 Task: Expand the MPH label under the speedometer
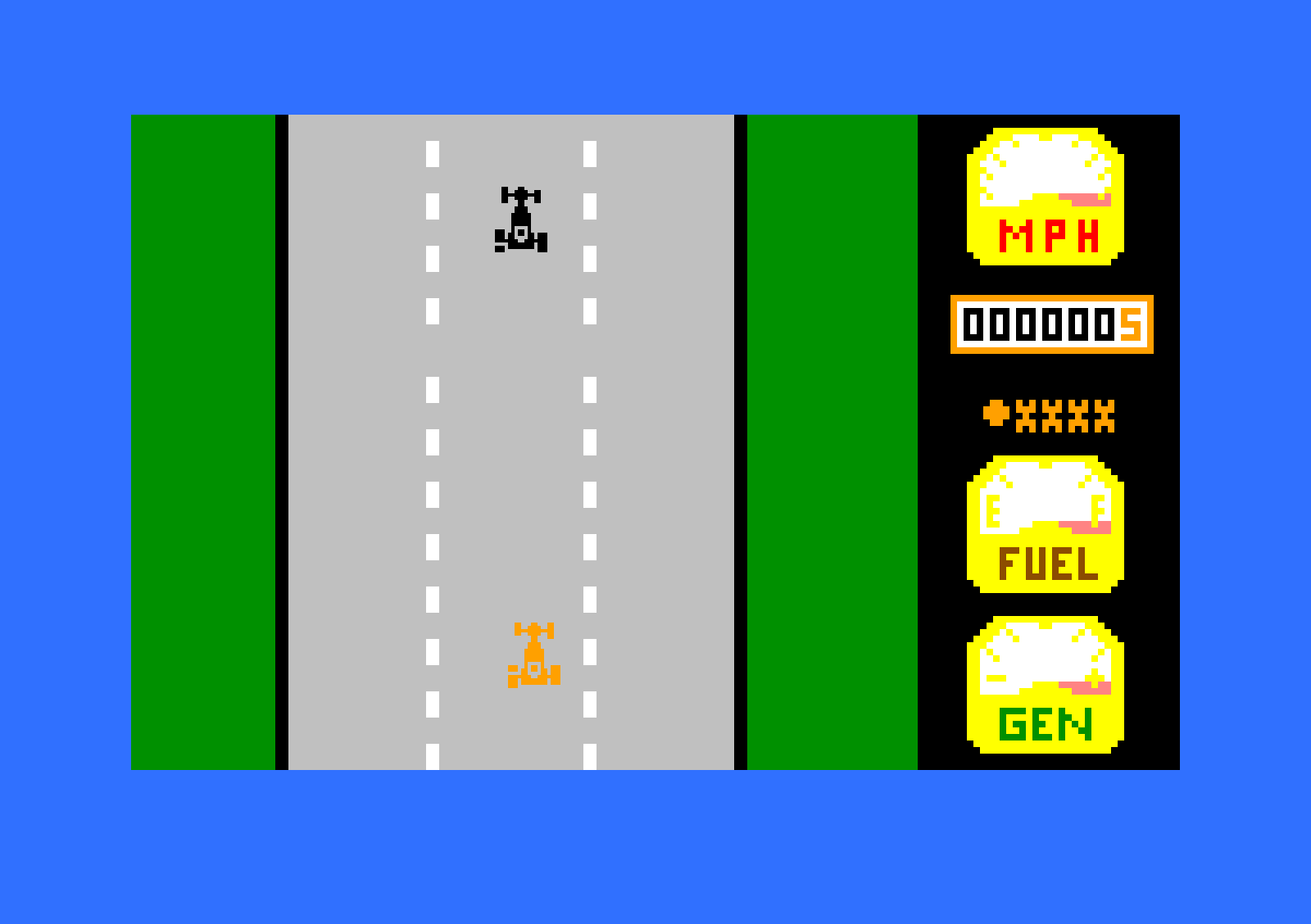(1050, 234)
